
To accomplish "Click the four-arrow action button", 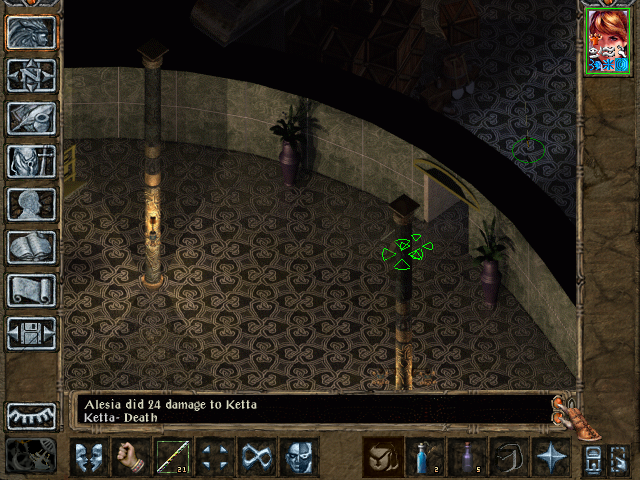I will [x=215, y=457].
